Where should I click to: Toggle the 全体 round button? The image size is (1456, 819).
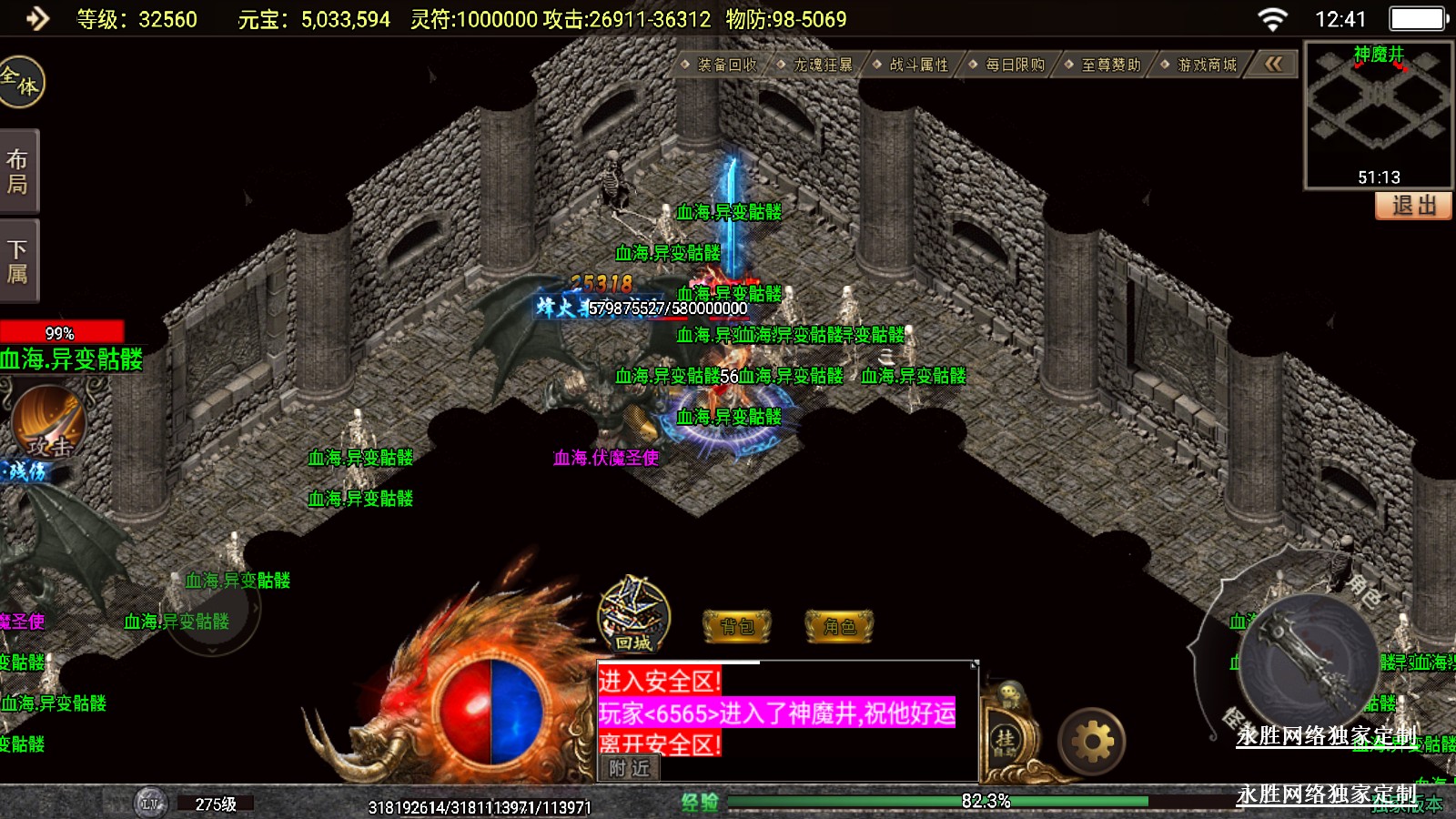point(20,82)
